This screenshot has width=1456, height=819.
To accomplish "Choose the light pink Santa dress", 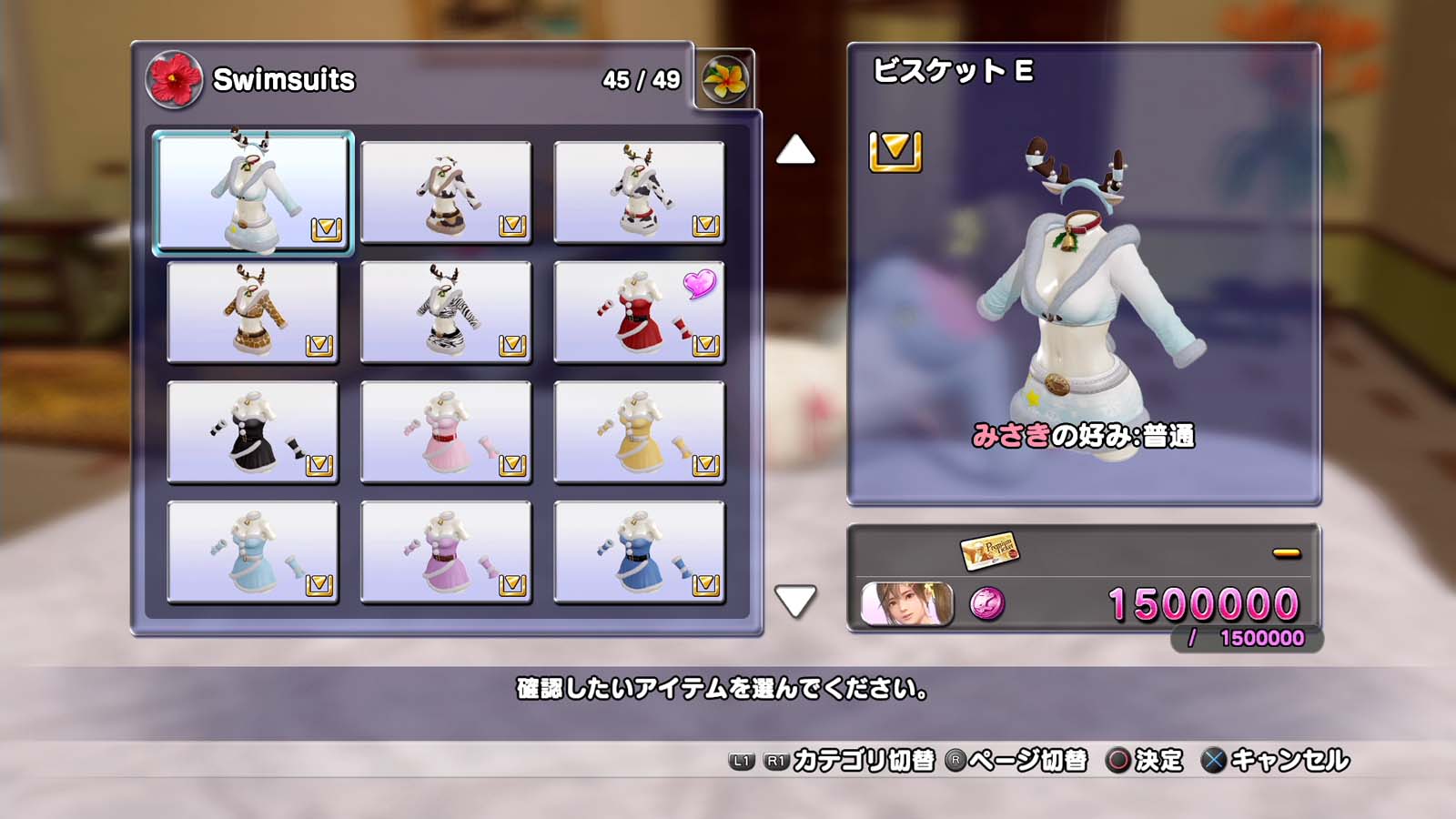I will [446, 432].
